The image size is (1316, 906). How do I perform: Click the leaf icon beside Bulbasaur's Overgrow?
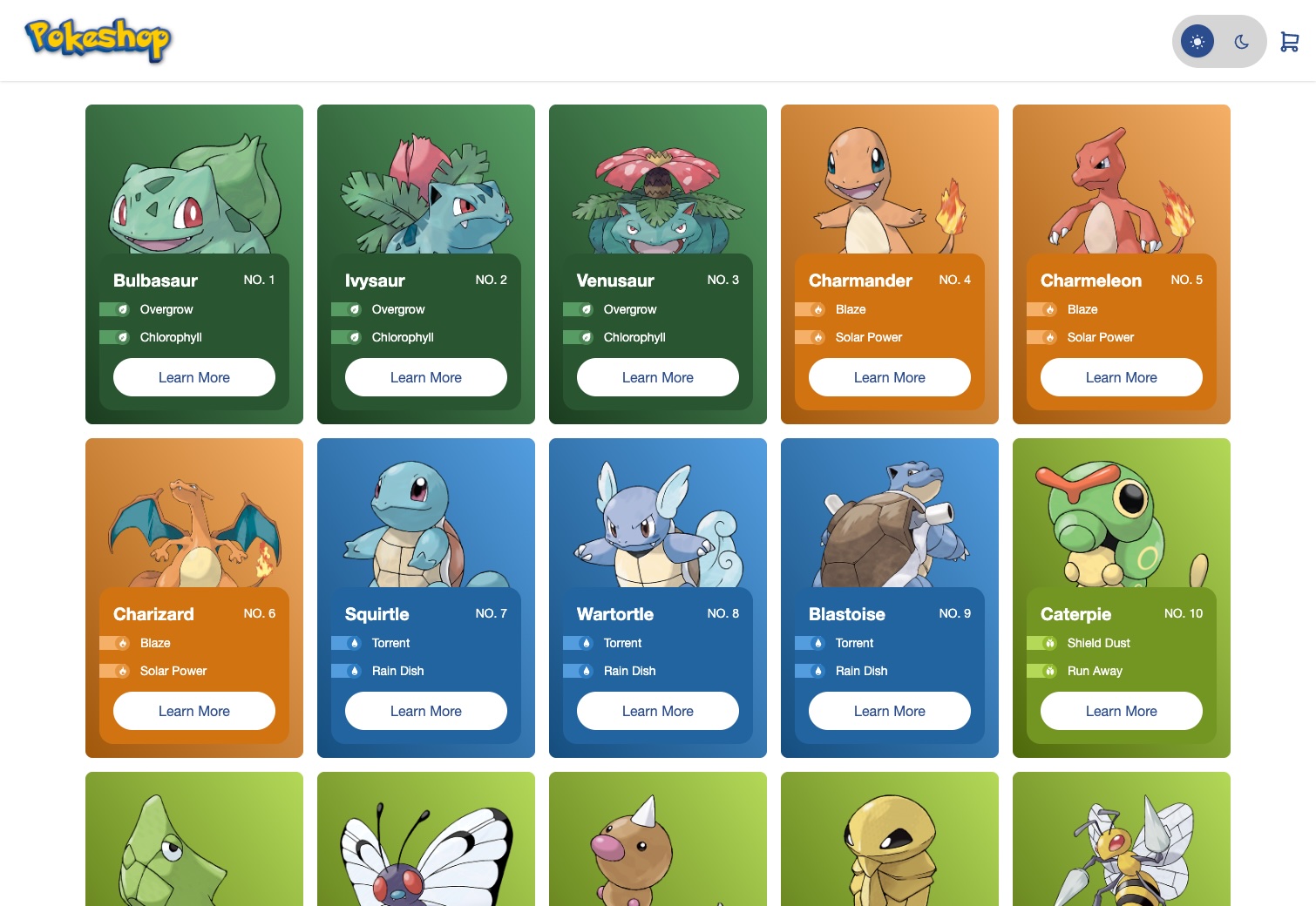pyautogui.click(x=122, y=309)
